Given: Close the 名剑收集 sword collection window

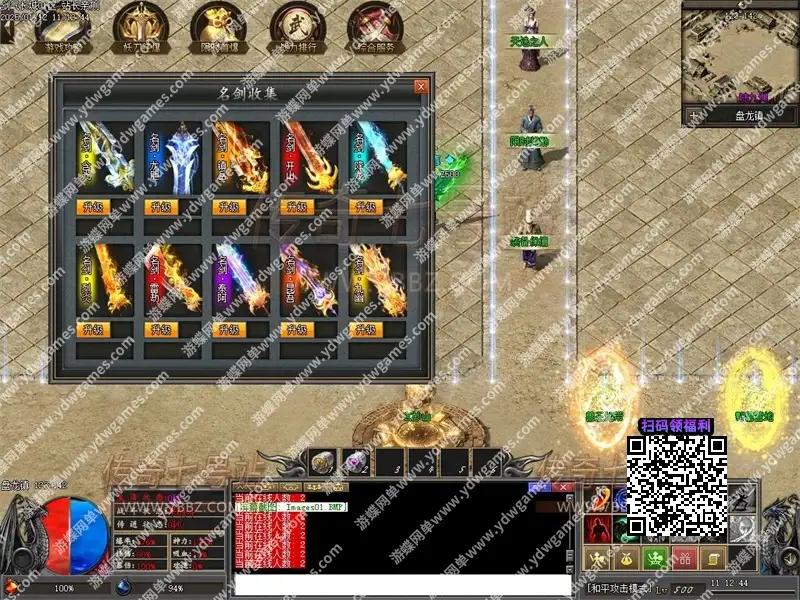Looking at the screenshot, I should click(x=421, y=87).
